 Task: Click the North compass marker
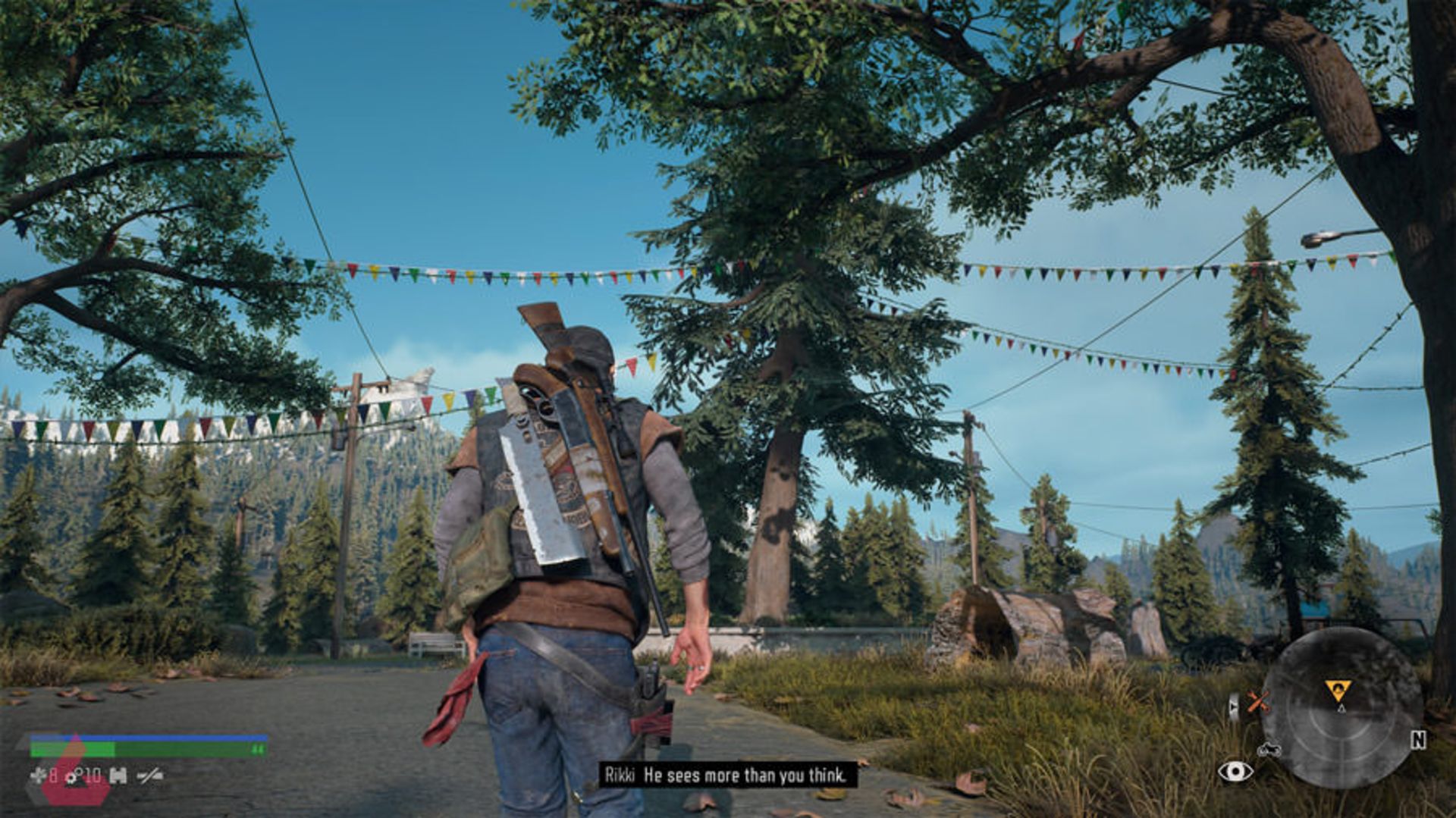1418,740
